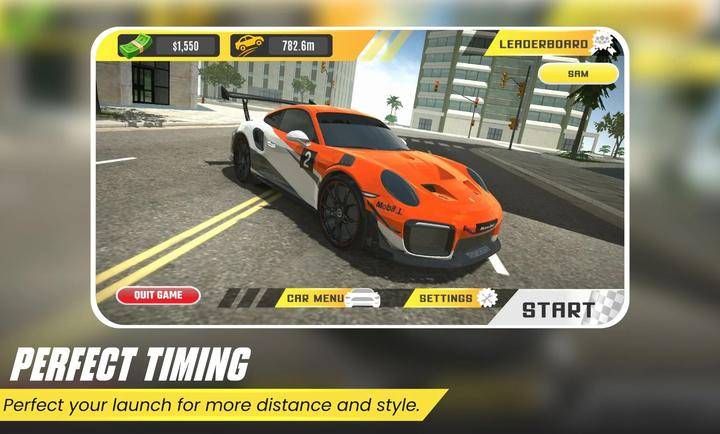Open the Car Menu
Image resolution: width=720 pixels, height=434 pixels.
click(x=316, y=298)
